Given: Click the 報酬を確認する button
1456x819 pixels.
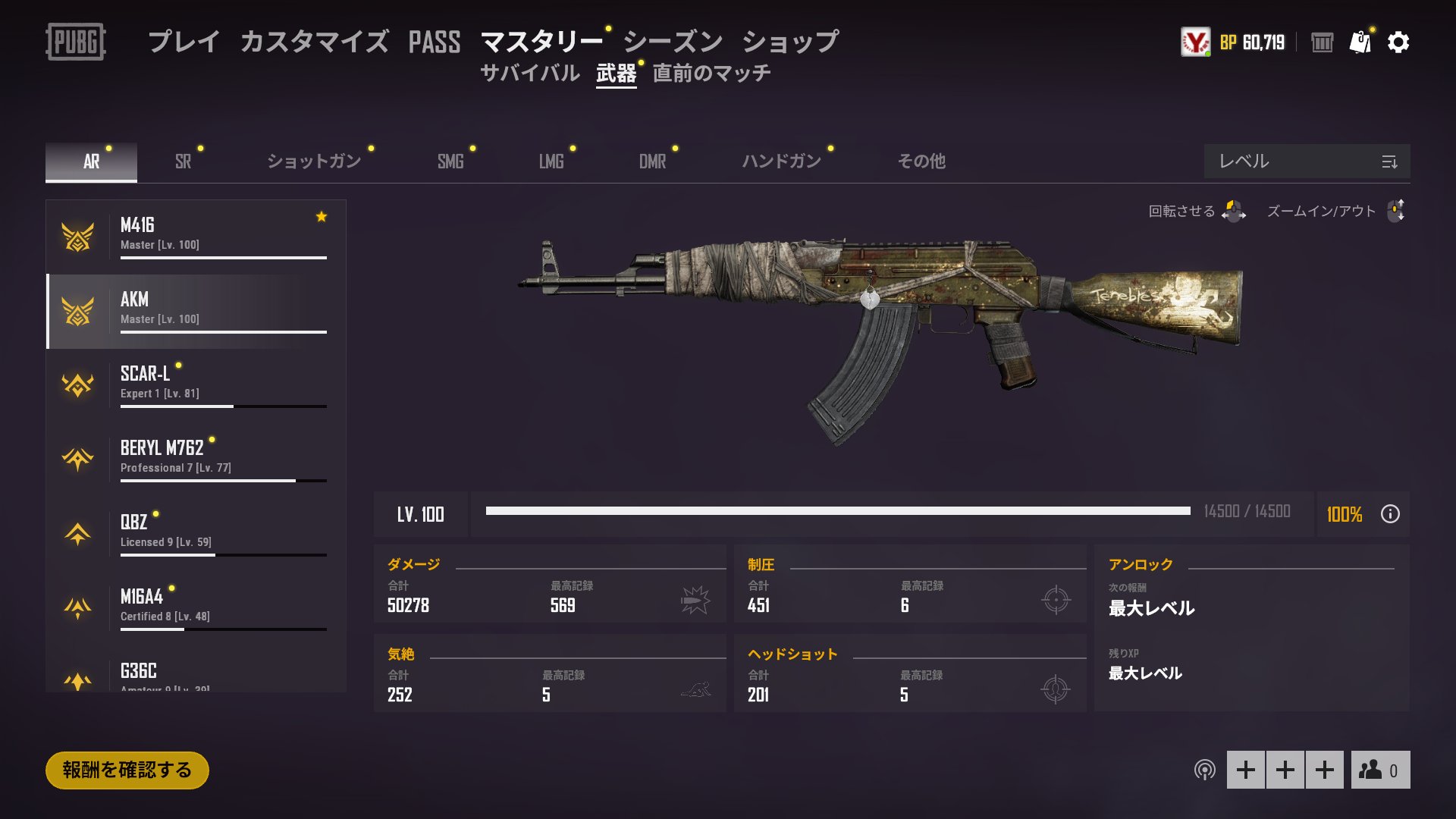Looking at the screenshot, I should (126, 768).
